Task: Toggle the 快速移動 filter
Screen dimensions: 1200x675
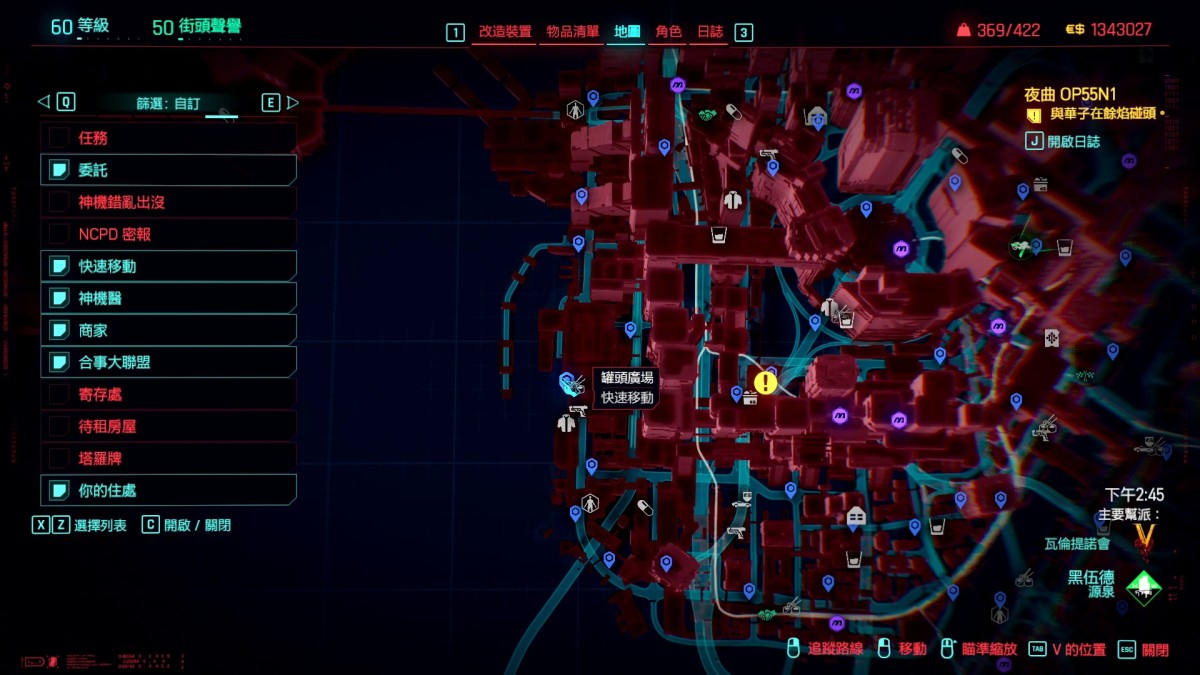Action: click(168, 266)
